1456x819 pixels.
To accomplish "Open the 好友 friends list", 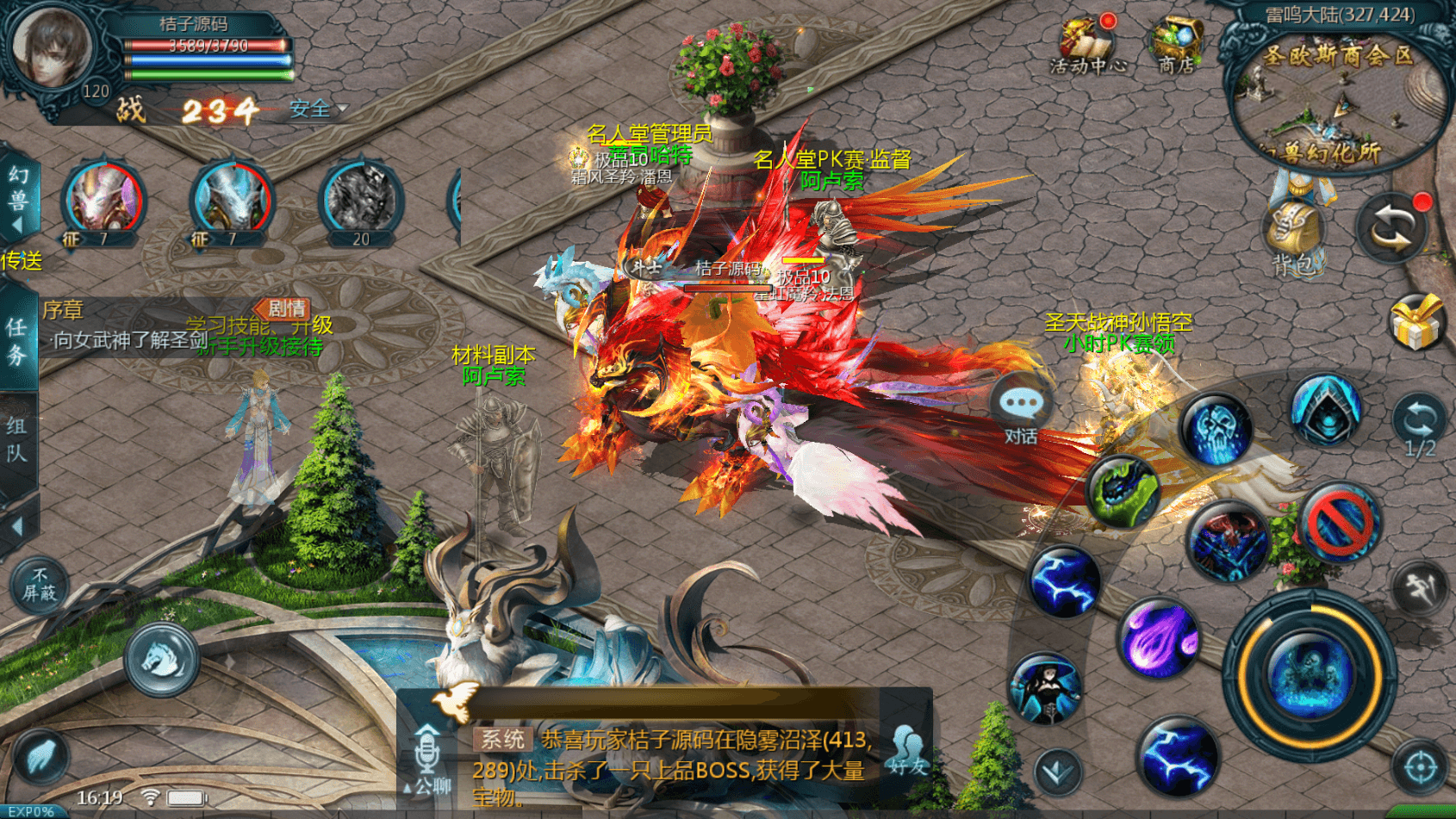I will click(906, 750).
